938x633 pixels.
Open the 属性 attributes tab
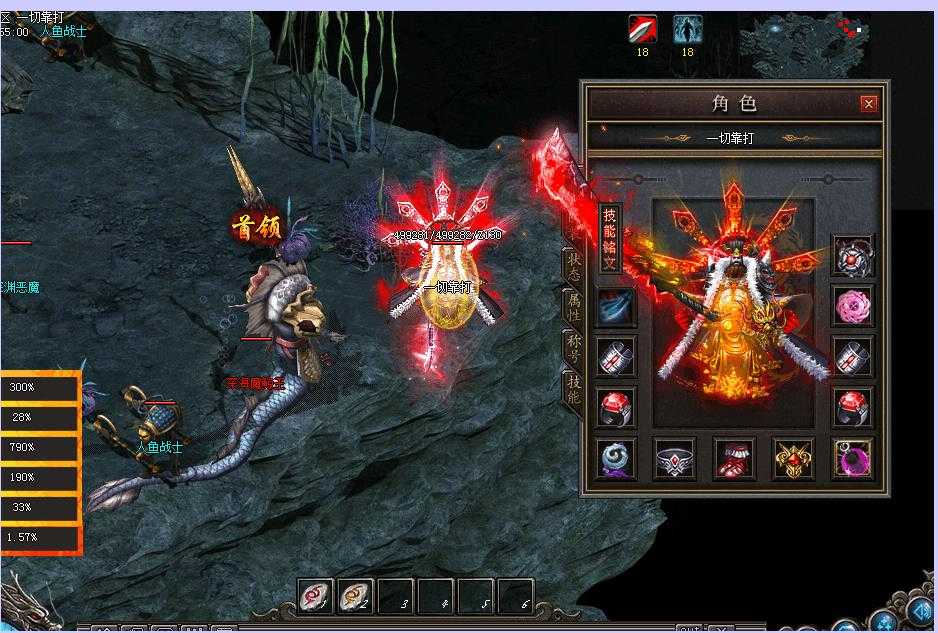click(x=574, y=307)
